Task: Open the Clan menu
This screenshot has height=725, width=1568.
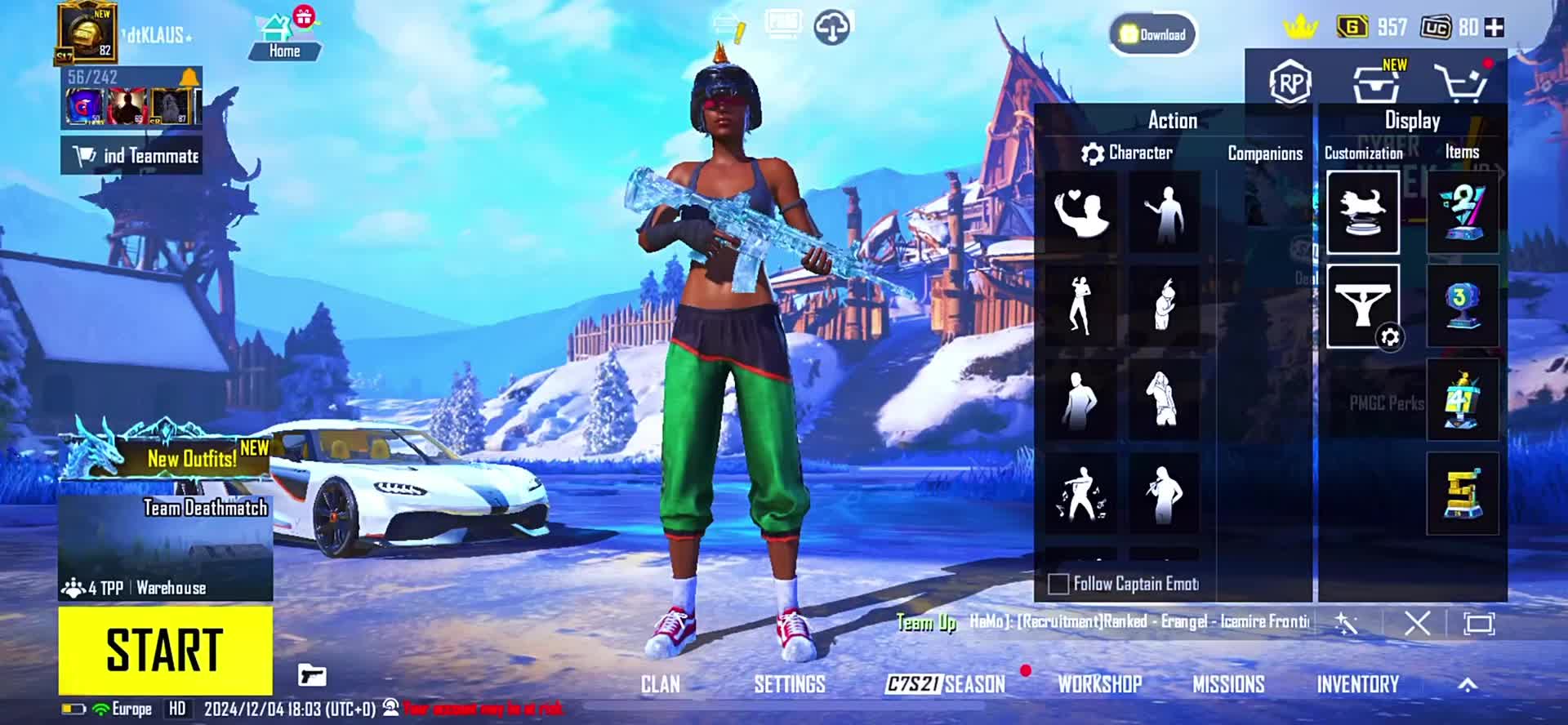Action: [x=660, y=684]
